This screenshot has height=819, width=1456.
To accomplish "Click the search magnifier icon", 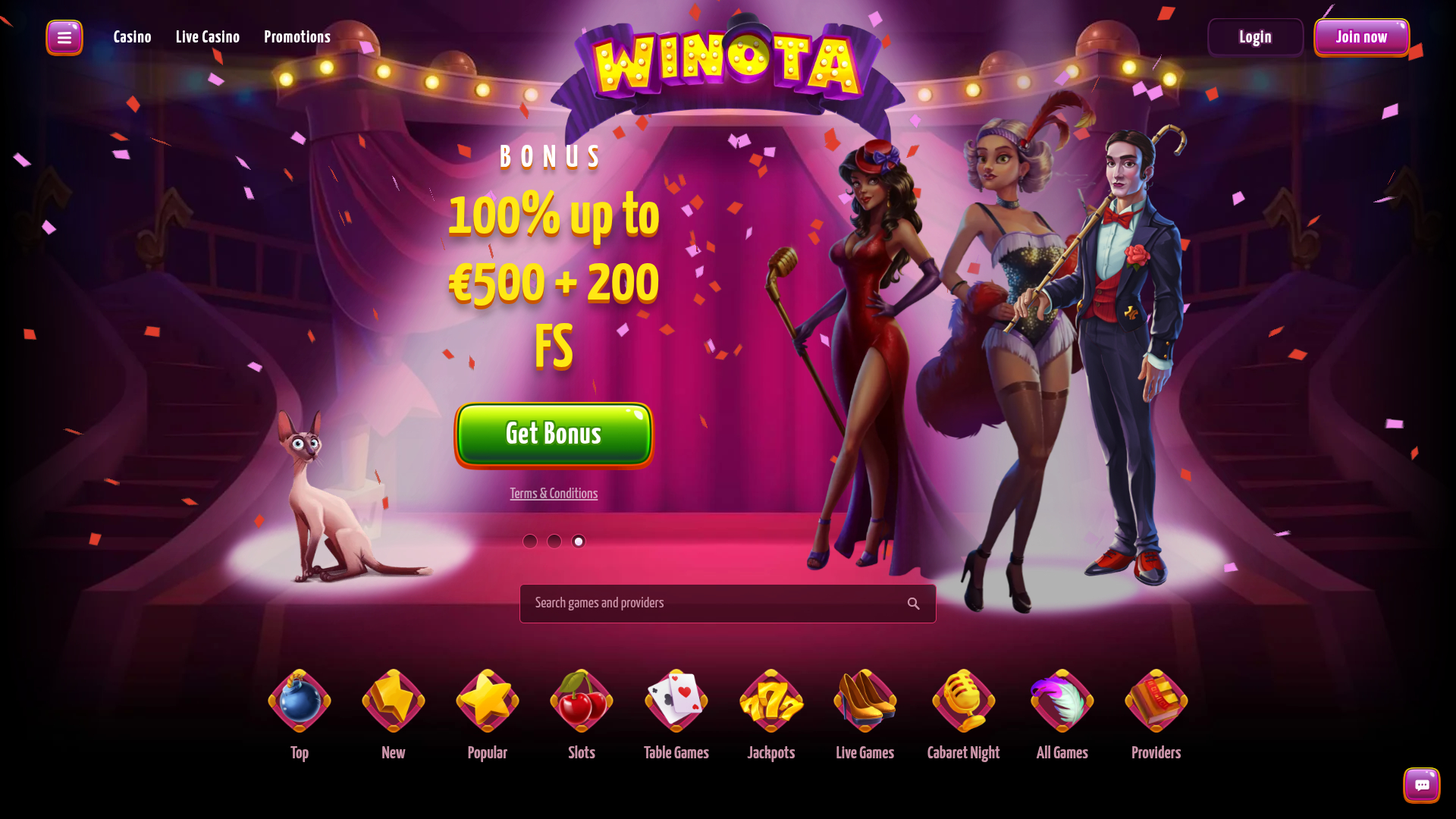I will point(913,603).
